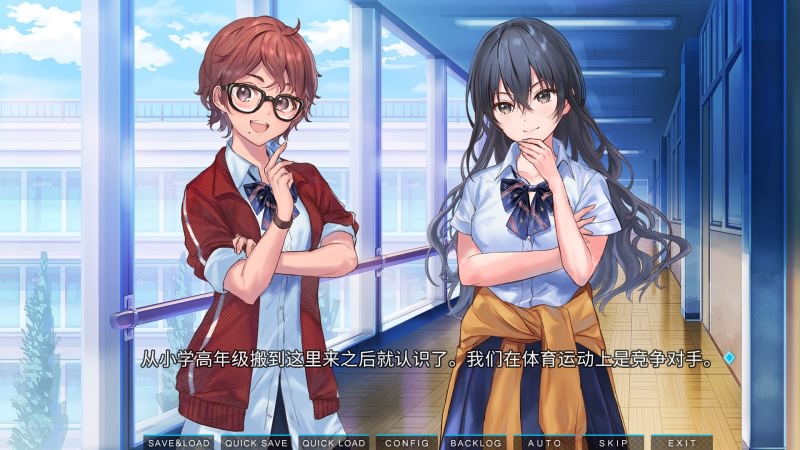This screenshot has width=800, height=450.
Task: Toggle AUTO dialogue advance mode
Action: (x=544, y=442)
